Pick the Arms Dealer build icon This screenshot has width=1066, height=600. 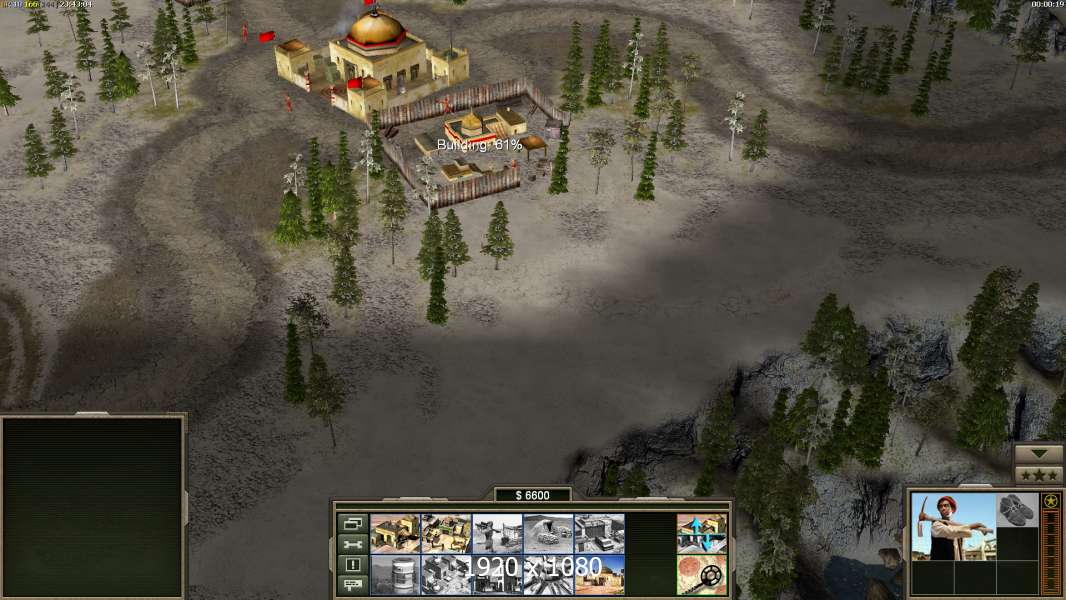pyautogui.click(x=599, y=534)
